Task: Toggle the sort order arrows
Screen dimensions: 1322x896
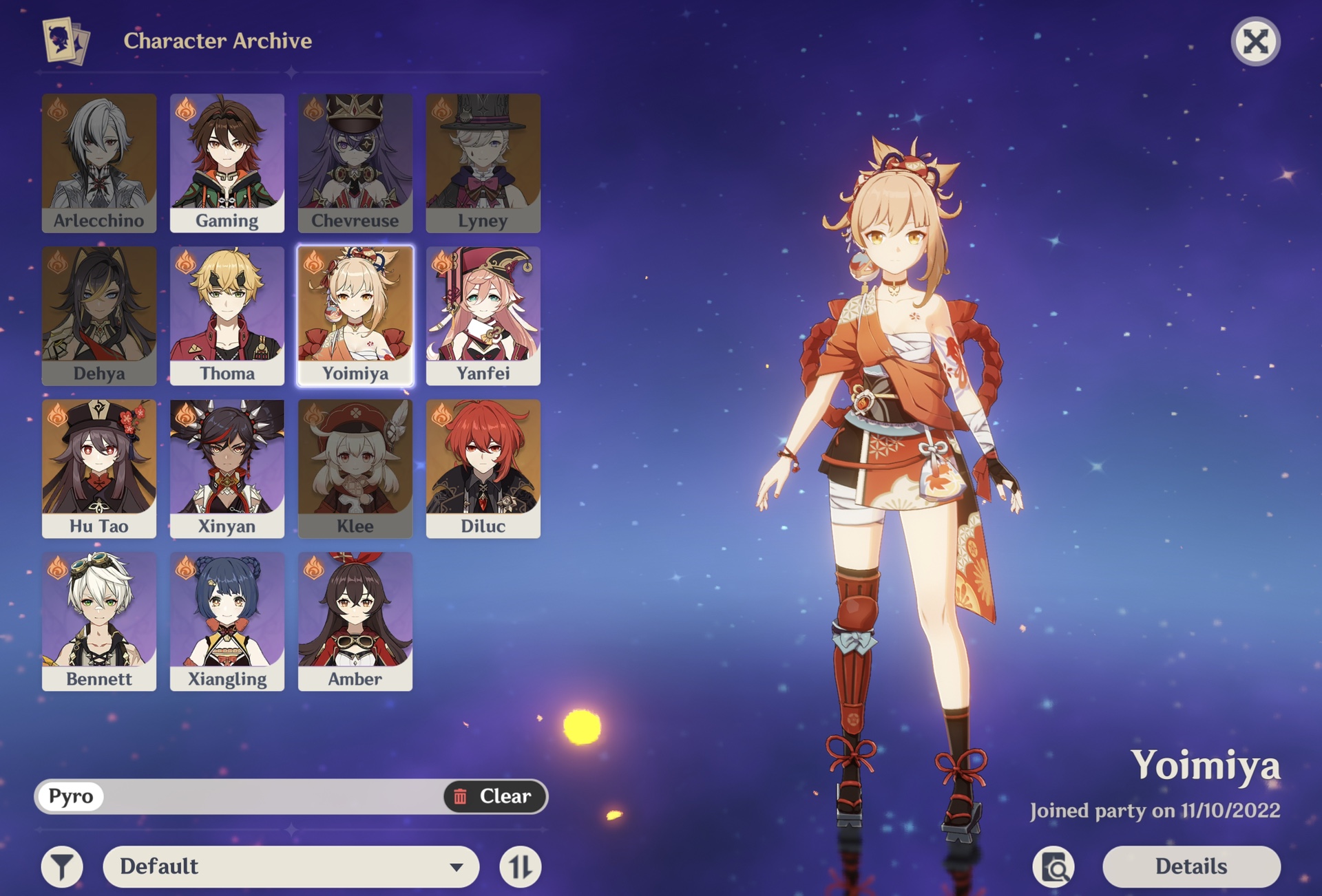Action: [x=521, y=866]
